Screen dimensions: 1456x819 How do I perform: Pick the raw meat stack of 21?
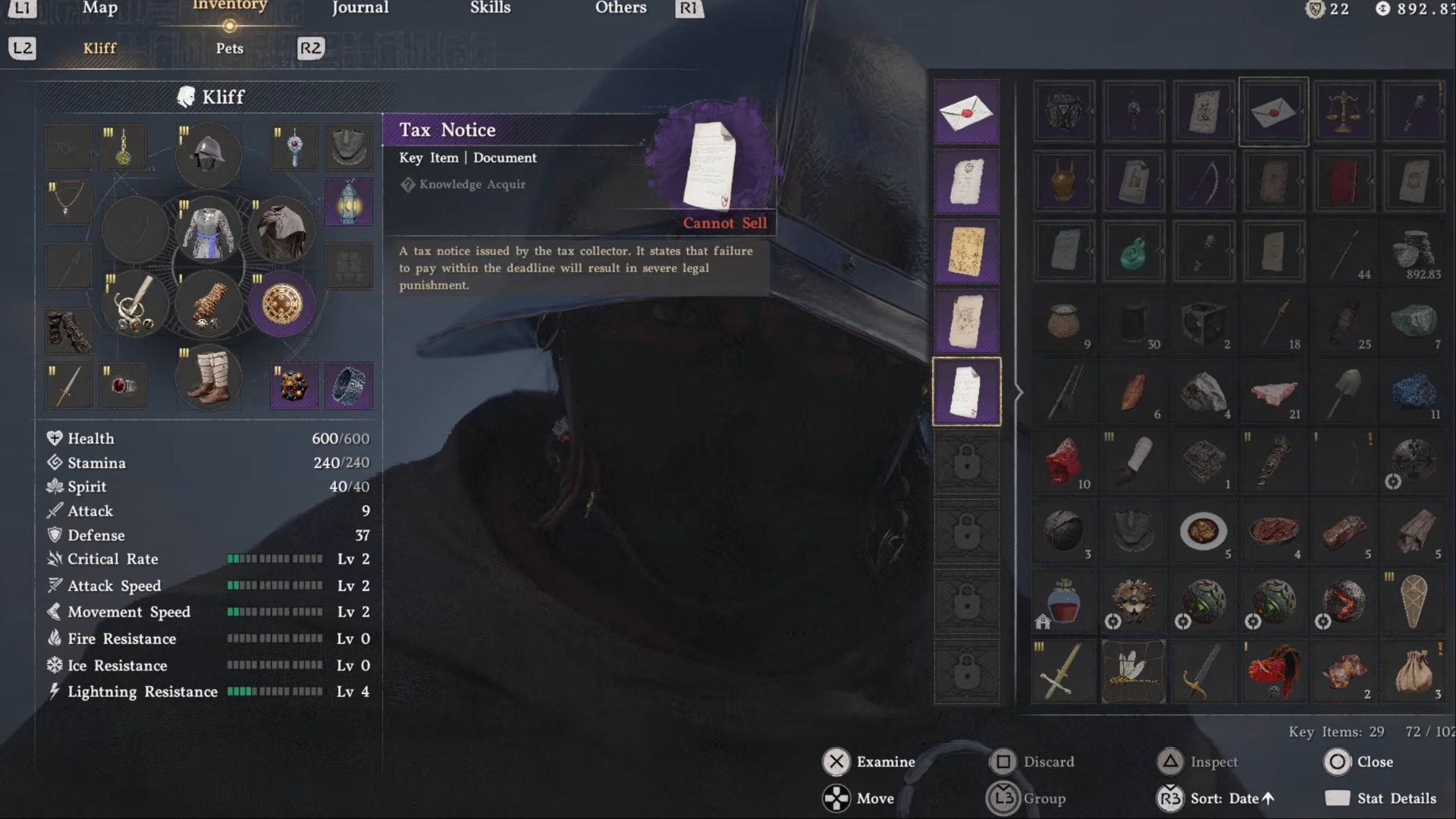(x=1273, y=392)
